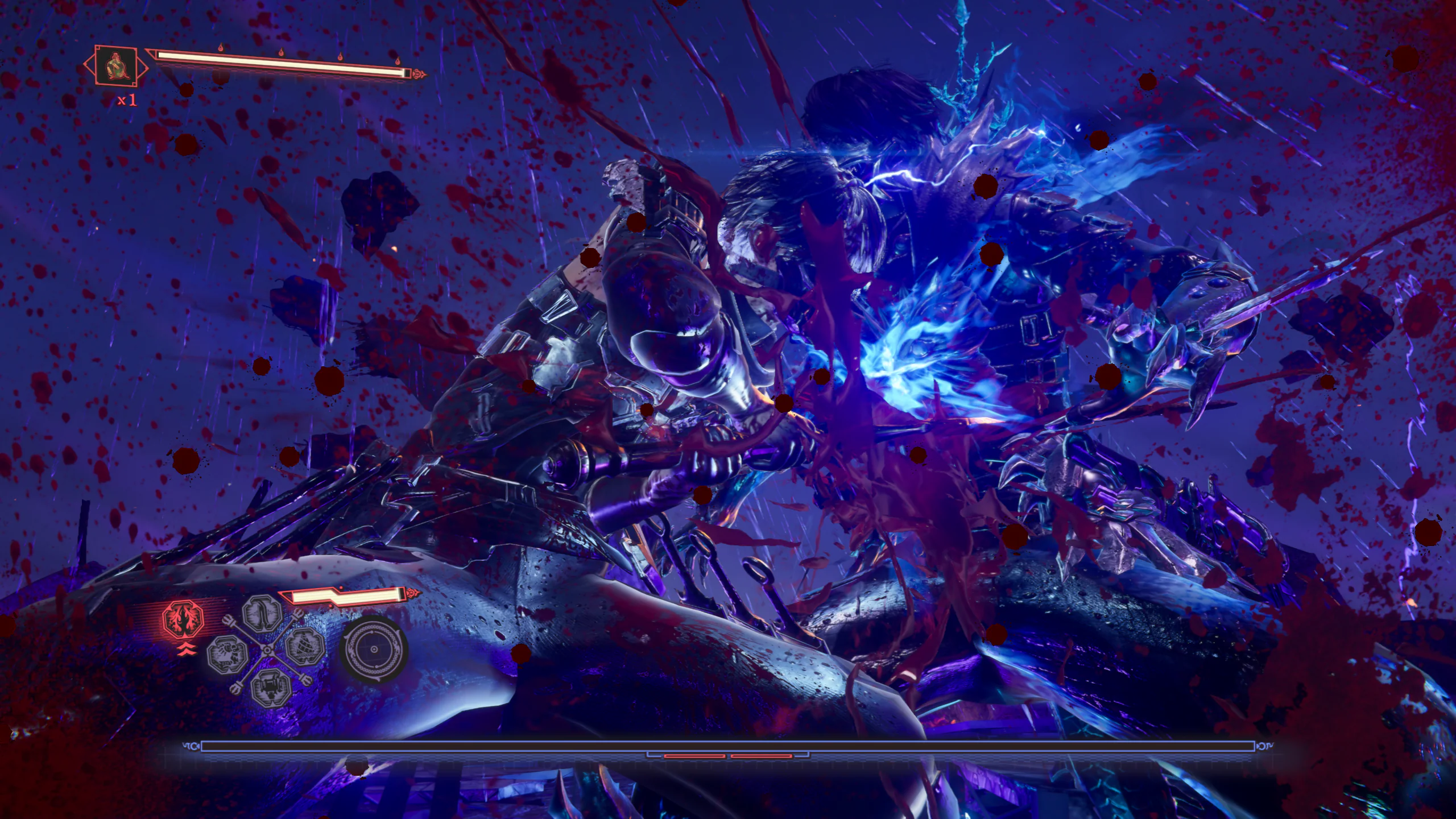Click the circular serpent-ring compass icon
1456x819 pixels.
pyautogui.click(x=374, y=650)
